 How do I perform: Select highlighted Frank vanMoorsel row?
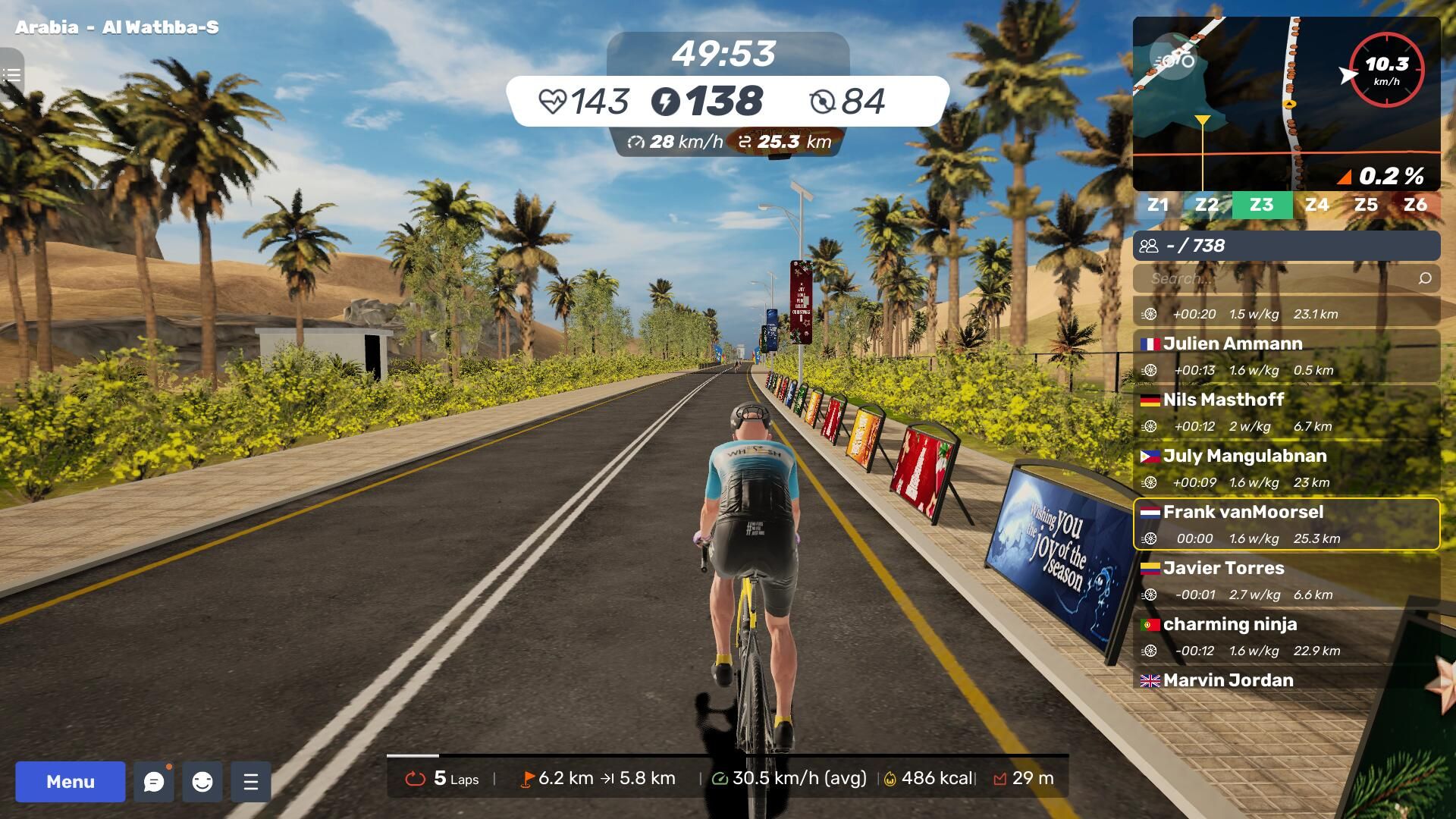pos(1286,524)
